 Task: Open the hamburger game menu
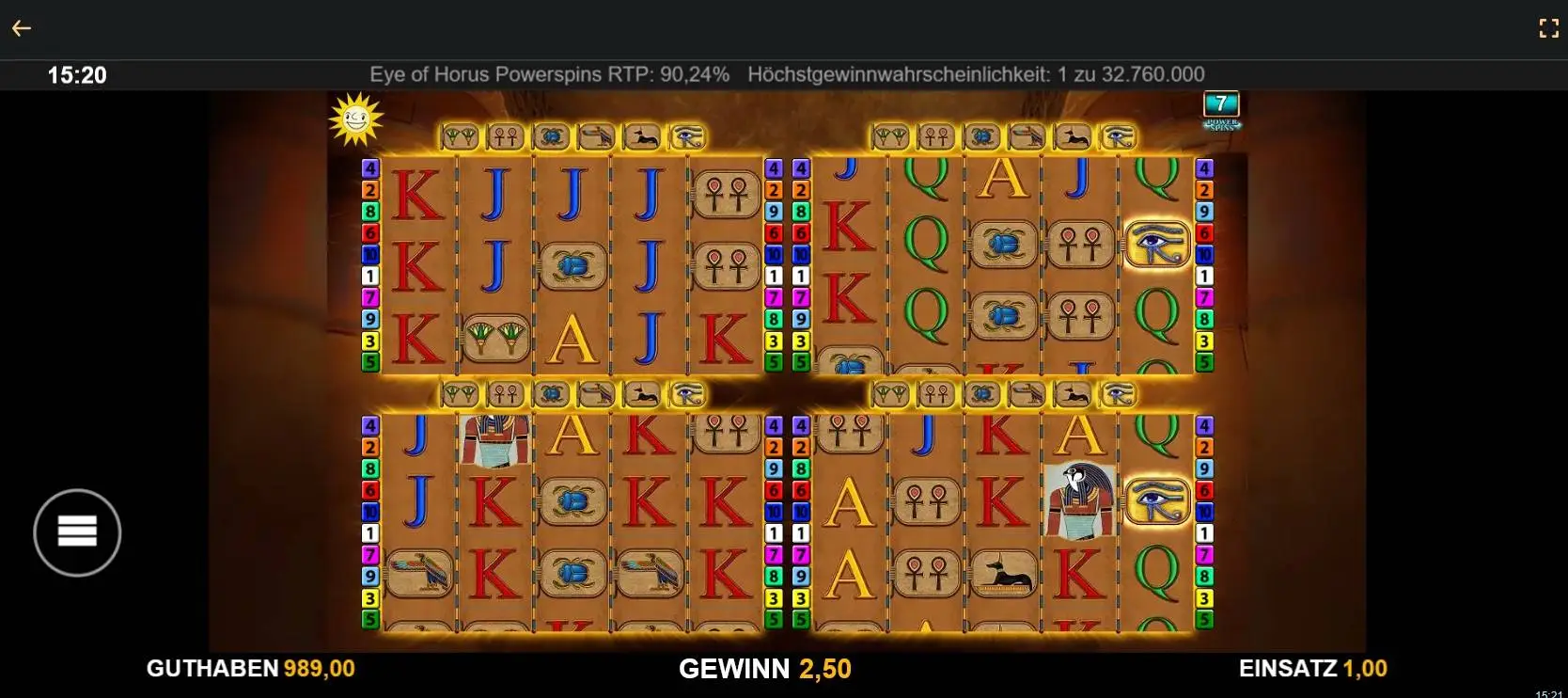(x=76, y=532)
